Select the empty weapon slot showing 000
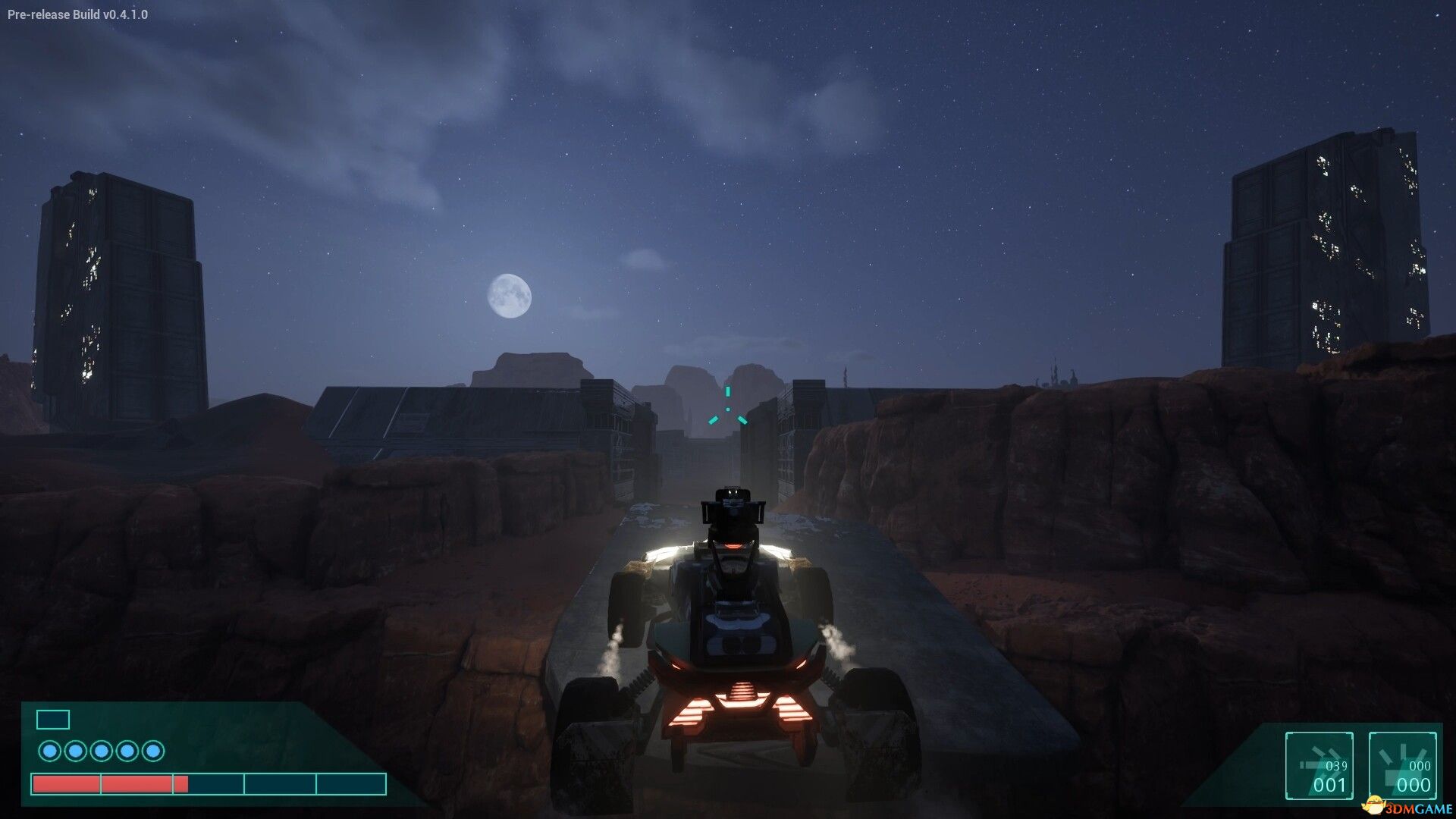 coord(1402,765)
